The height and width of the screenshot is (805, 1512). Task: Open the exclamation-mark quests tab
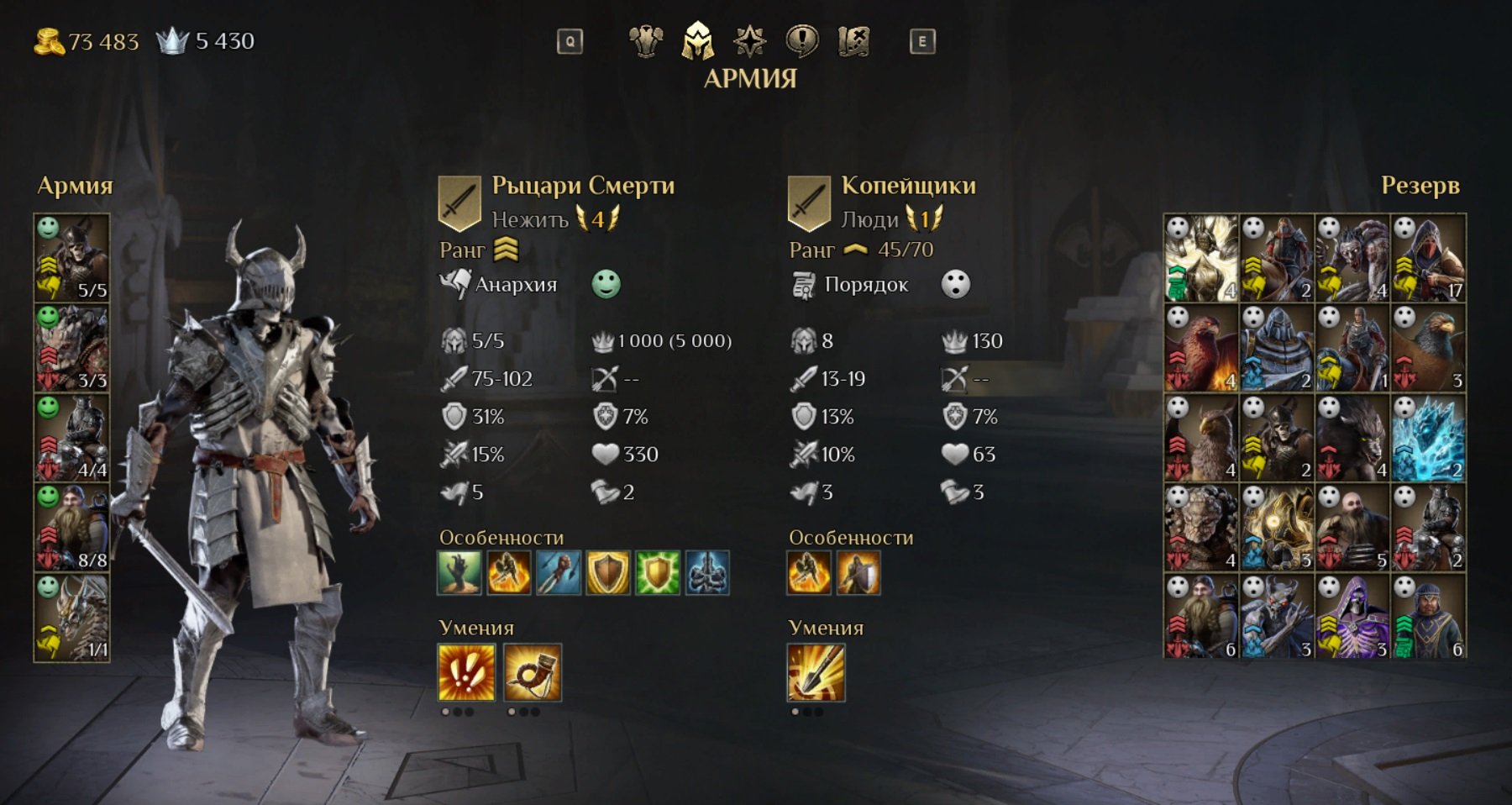[801, 40]
